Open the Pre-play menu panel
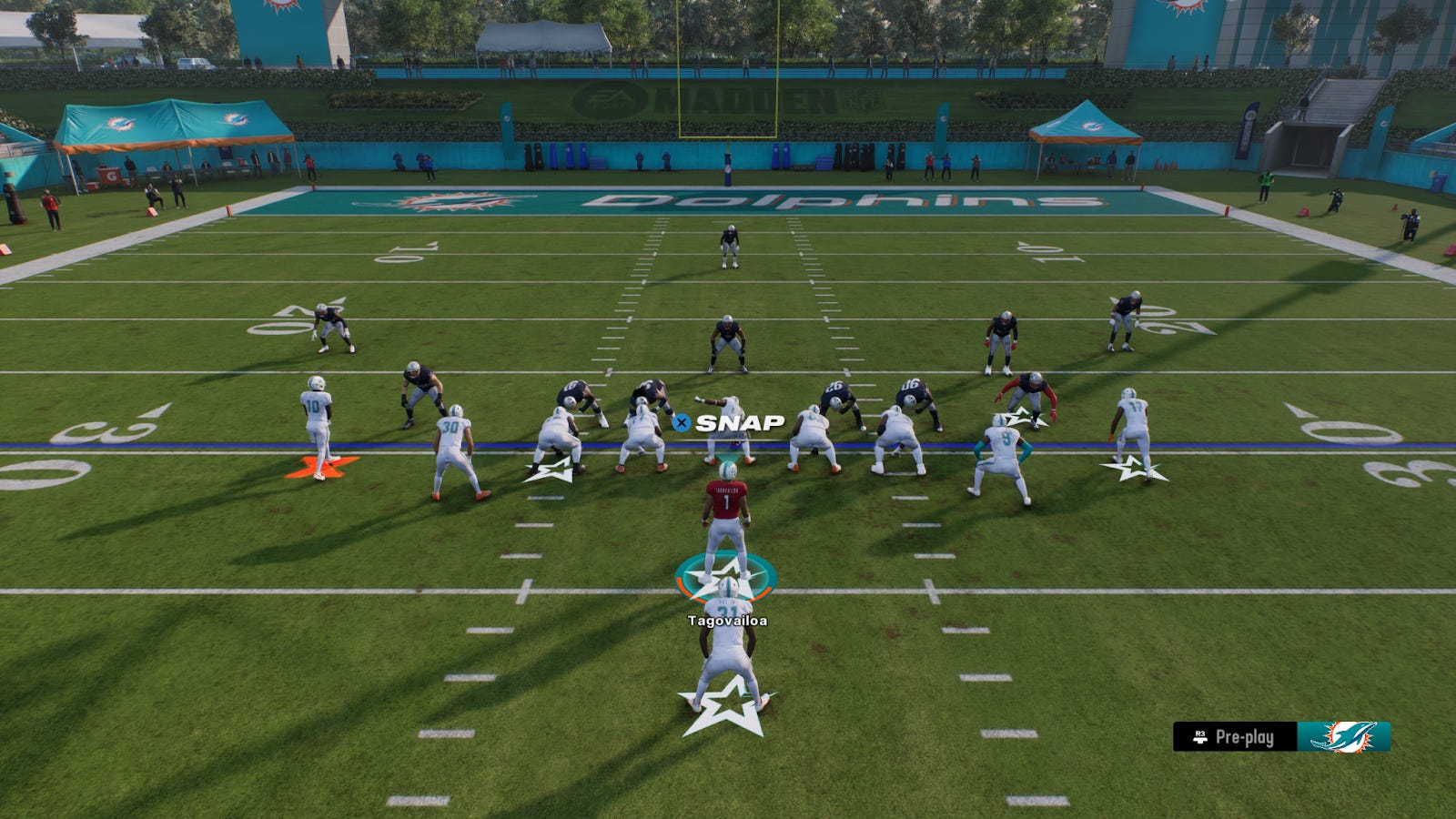Viewport: 1456px width, 819px height. 1235,737
